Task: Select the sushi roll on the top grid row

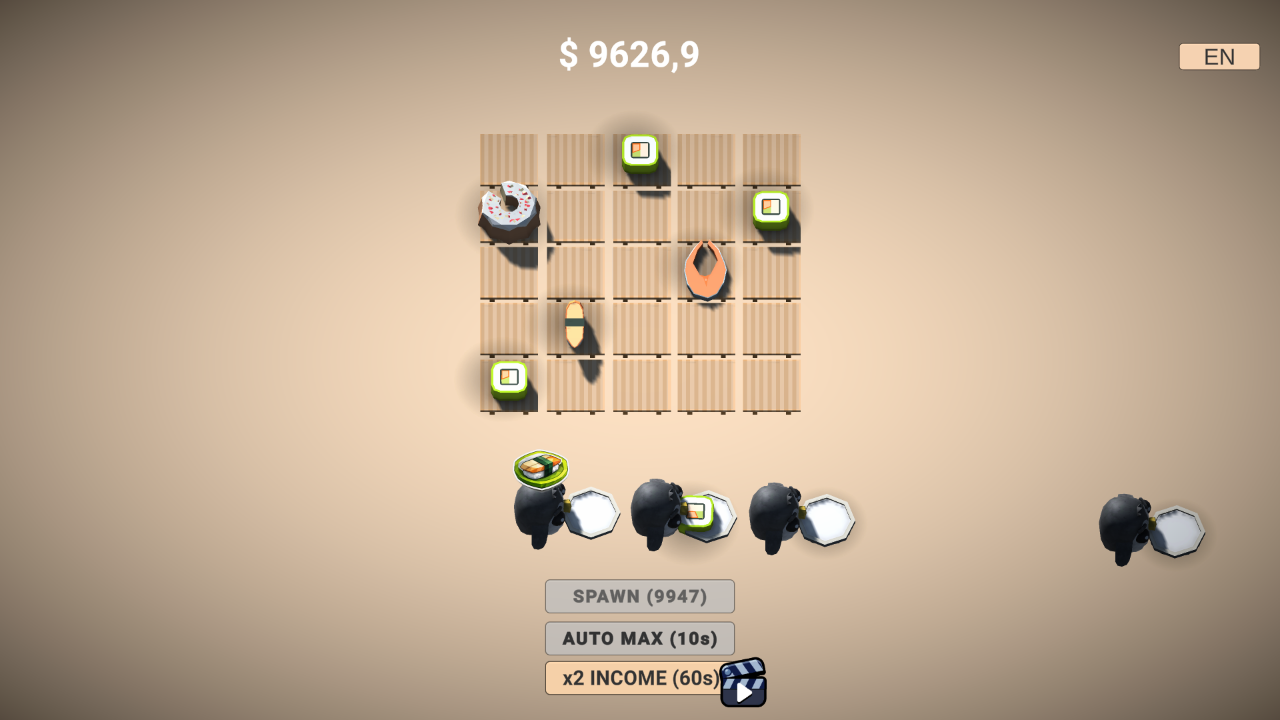Action: pyautogui.click(x=640, y=151)
